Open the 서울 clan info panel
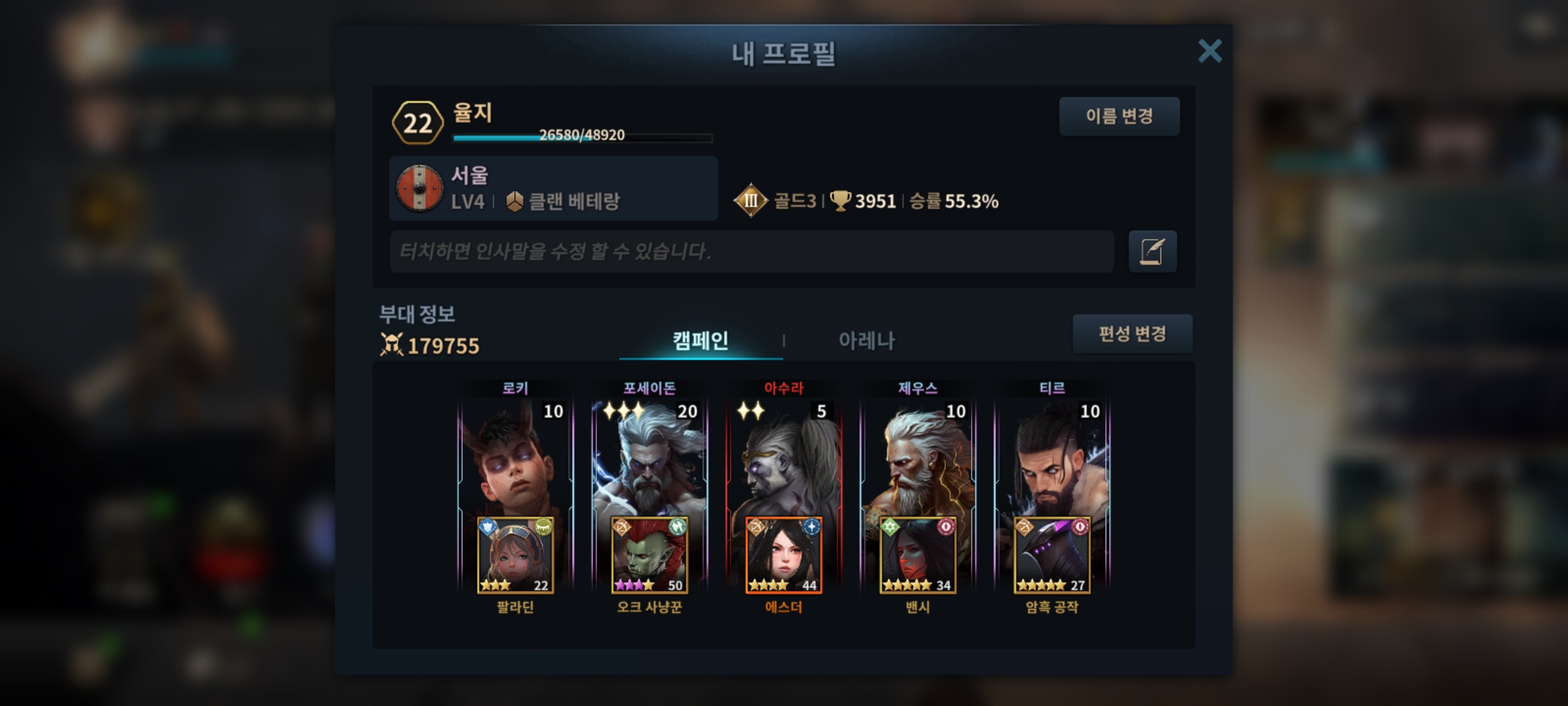This screenshot has height=706, width=1568. [x=553, y=188]
